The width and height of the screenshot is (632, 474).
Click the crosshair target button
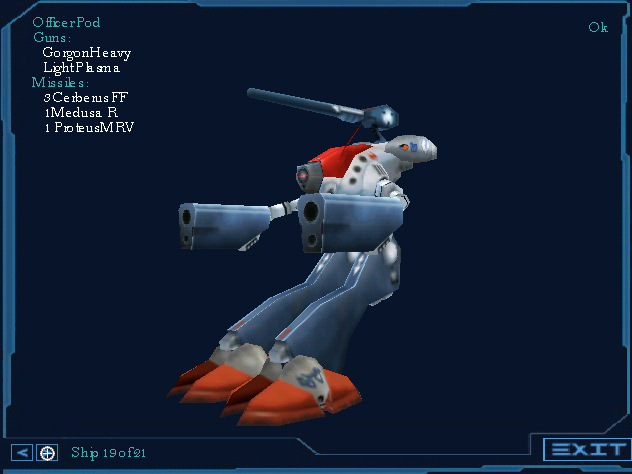click(x=47, y=453)
